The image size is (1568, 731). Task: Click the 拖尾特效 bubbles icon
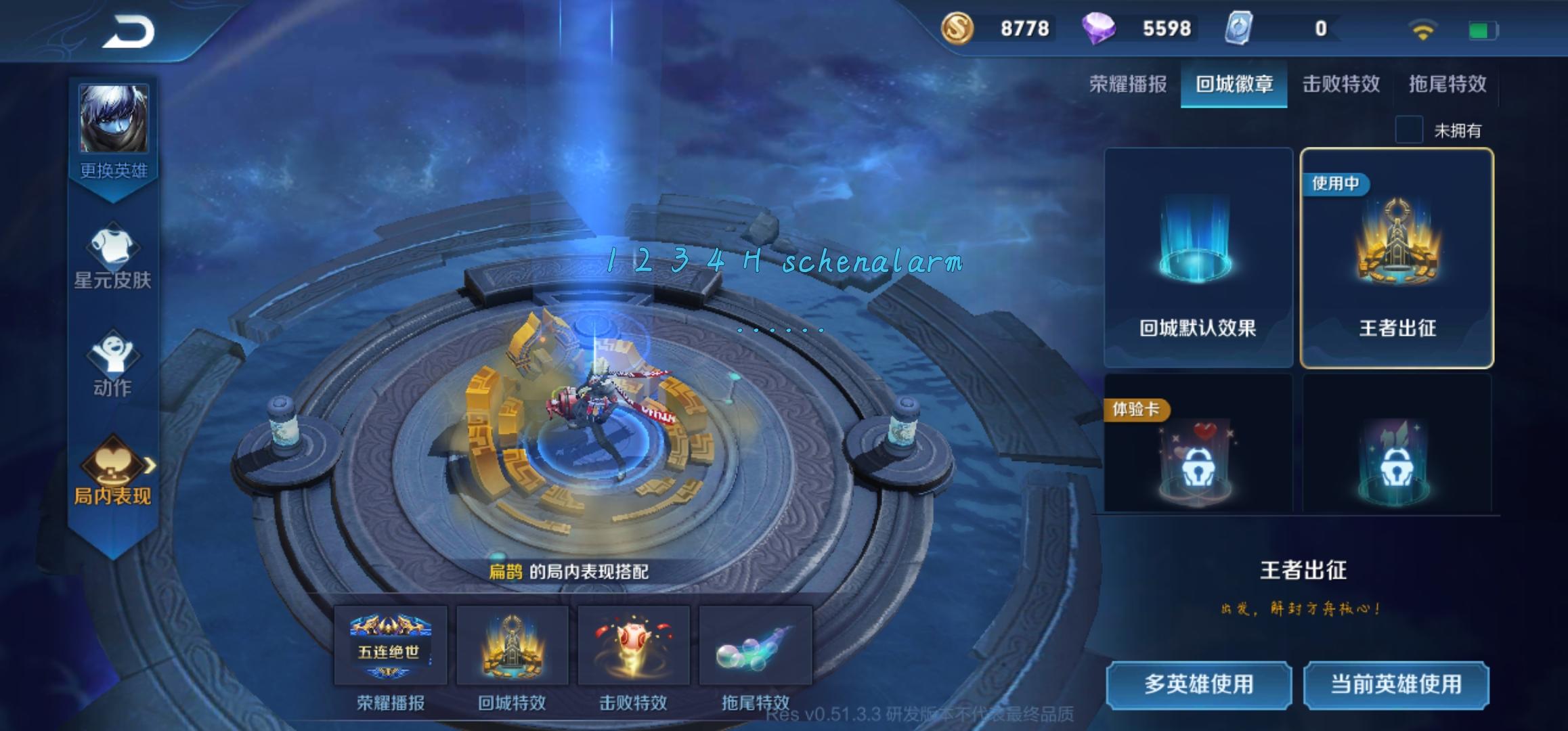[756, 643]
